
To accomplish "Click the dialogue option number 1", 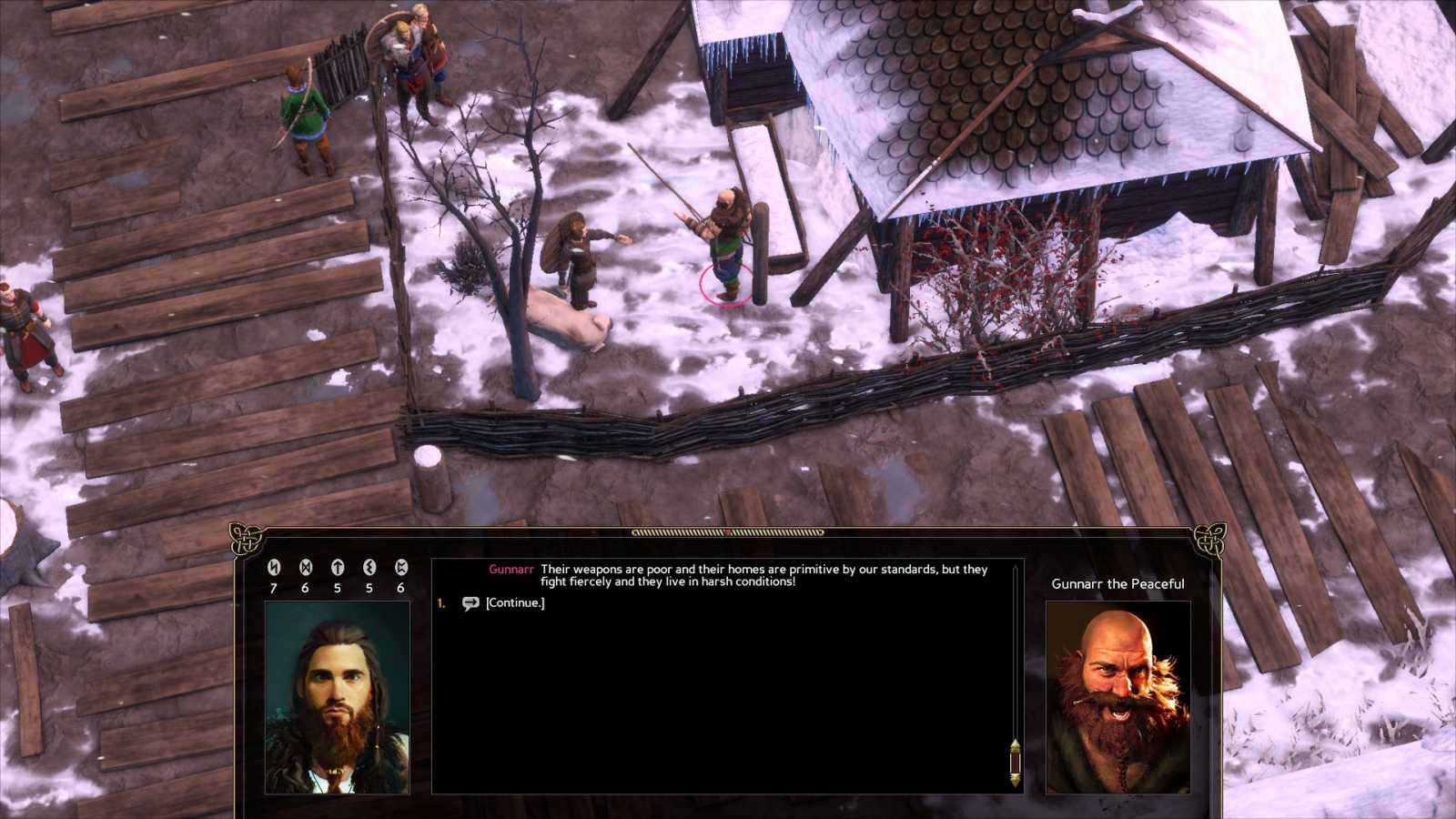I will (440, 602).
